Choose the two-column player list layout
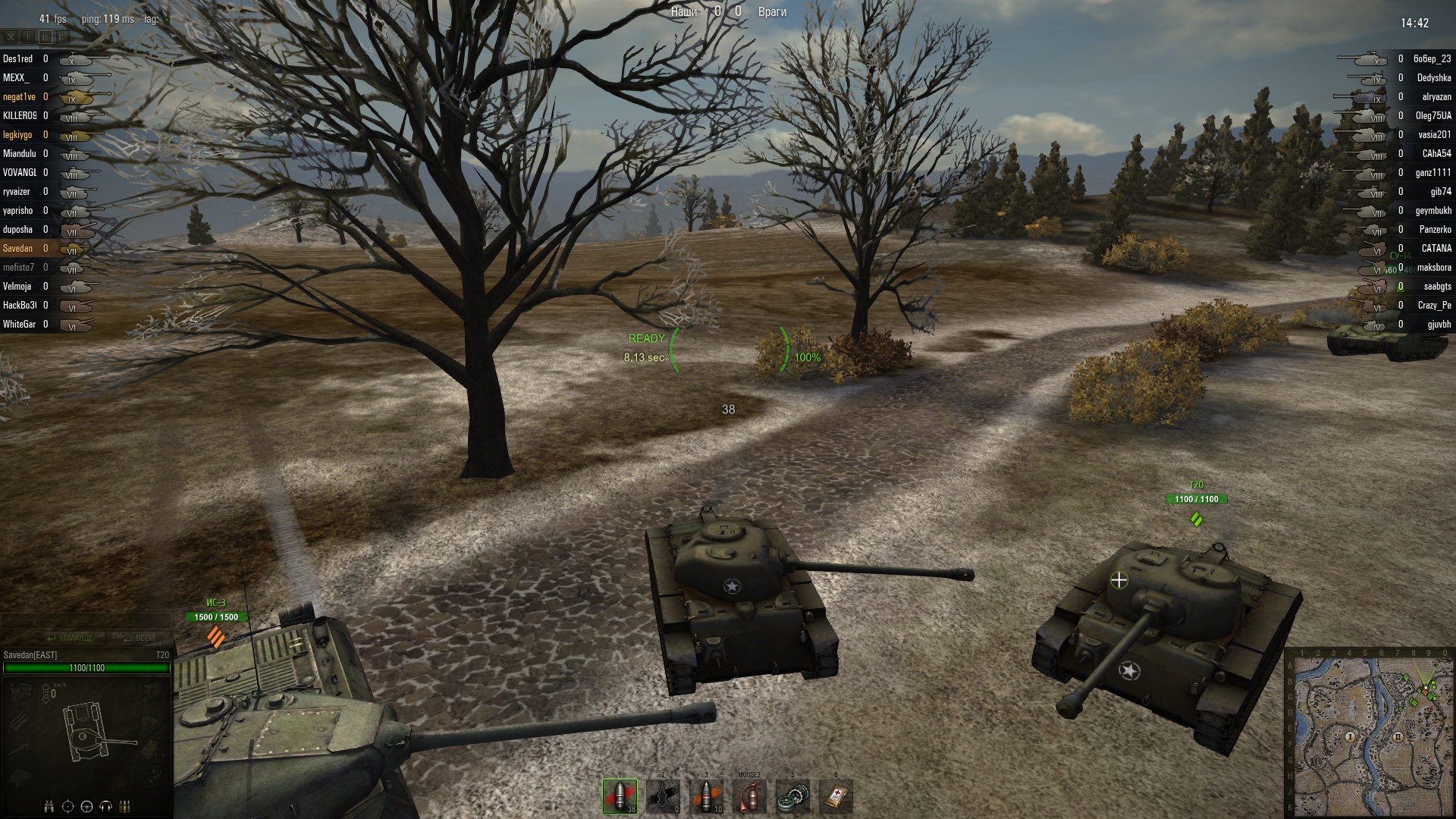The height and width of the screenshot is (819, 1456). click(45, 36)
